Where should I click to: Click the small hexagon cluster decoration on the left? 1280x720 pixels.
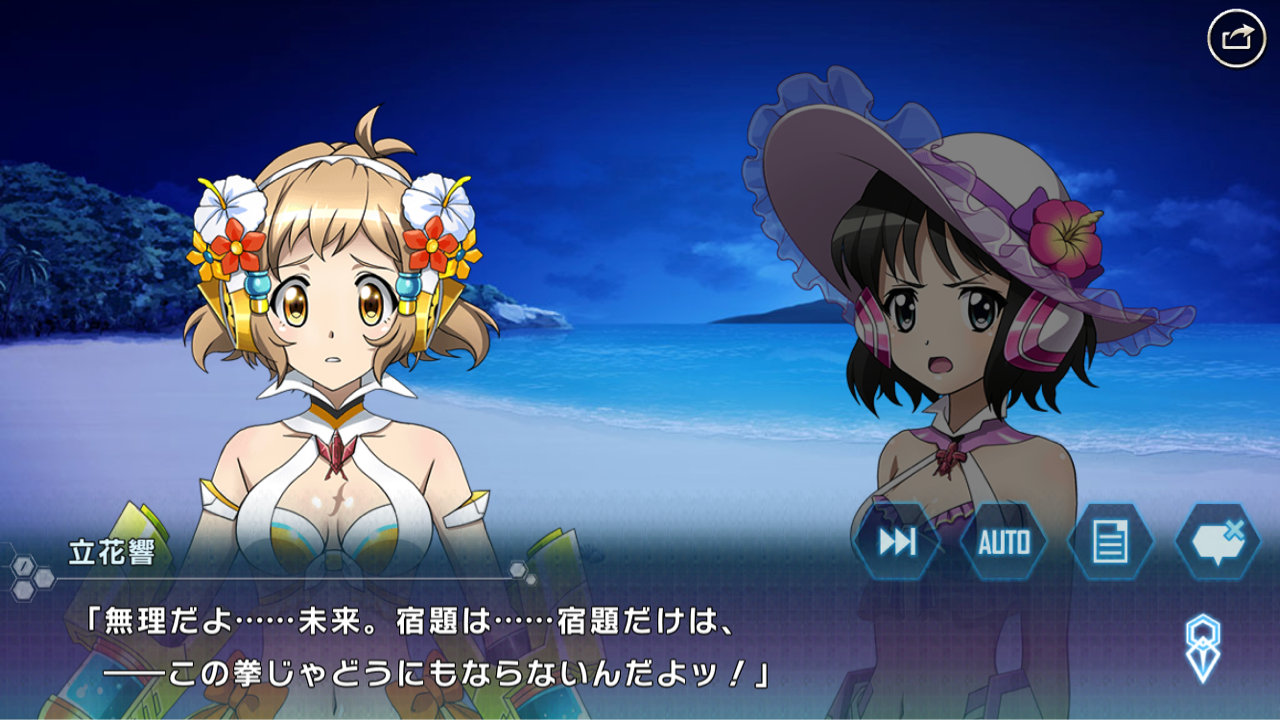coord(30,578)
